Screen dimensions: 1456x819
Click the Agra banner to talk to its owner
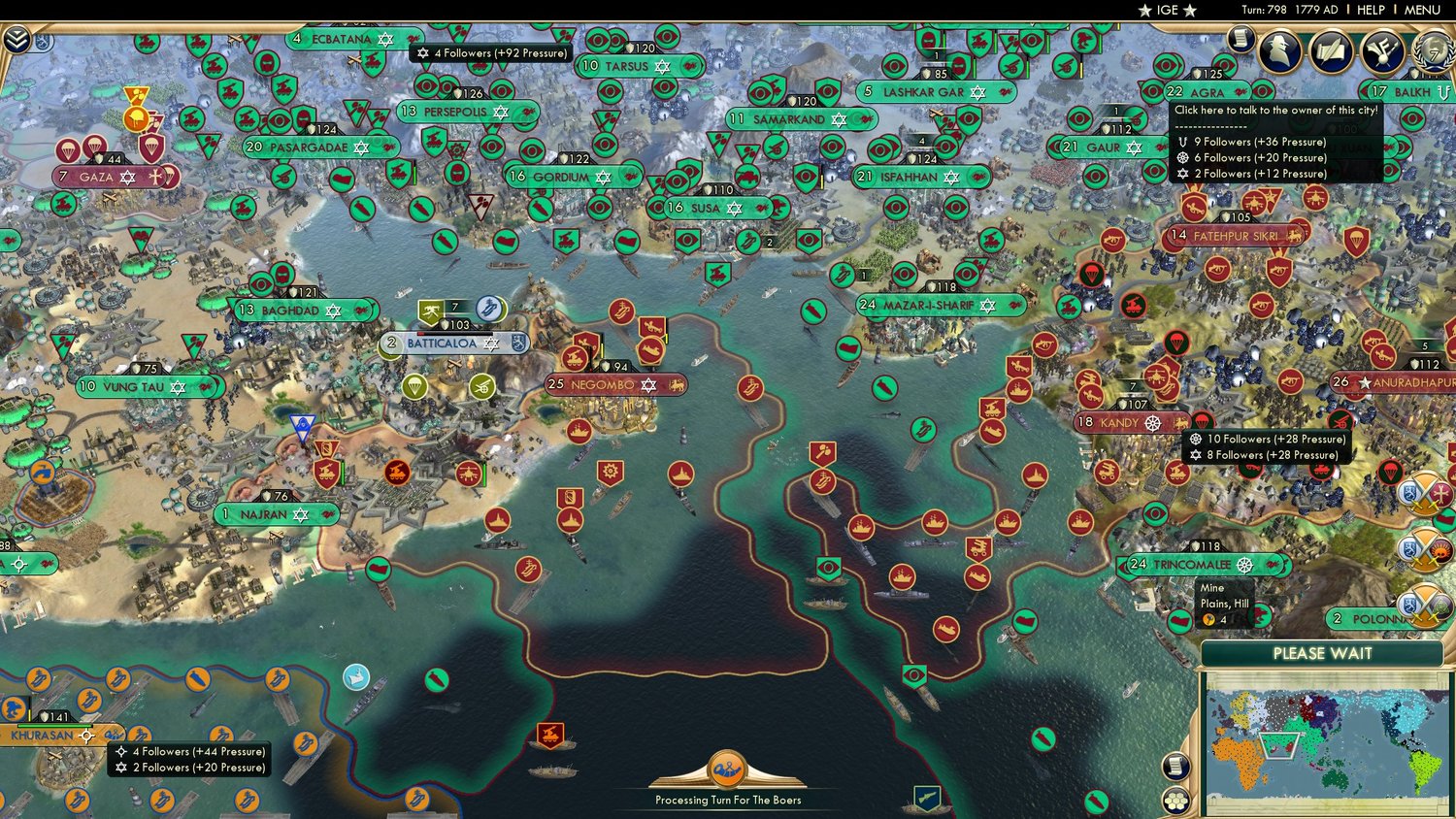(x=1207, y=92)
